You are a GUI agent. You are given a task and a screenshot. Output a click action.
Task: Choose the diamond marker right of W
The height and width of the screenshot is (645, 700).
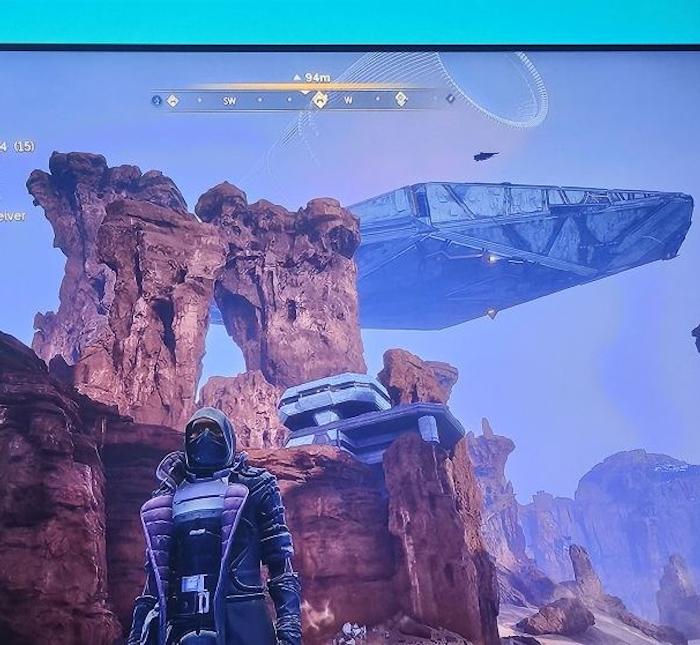(401, 99)
